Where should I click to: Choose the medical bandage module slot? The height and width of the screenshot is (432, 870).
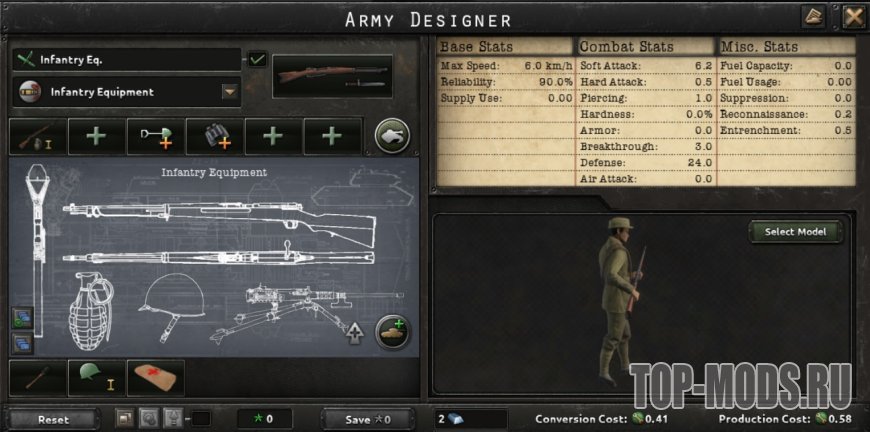tap(155, 377)
